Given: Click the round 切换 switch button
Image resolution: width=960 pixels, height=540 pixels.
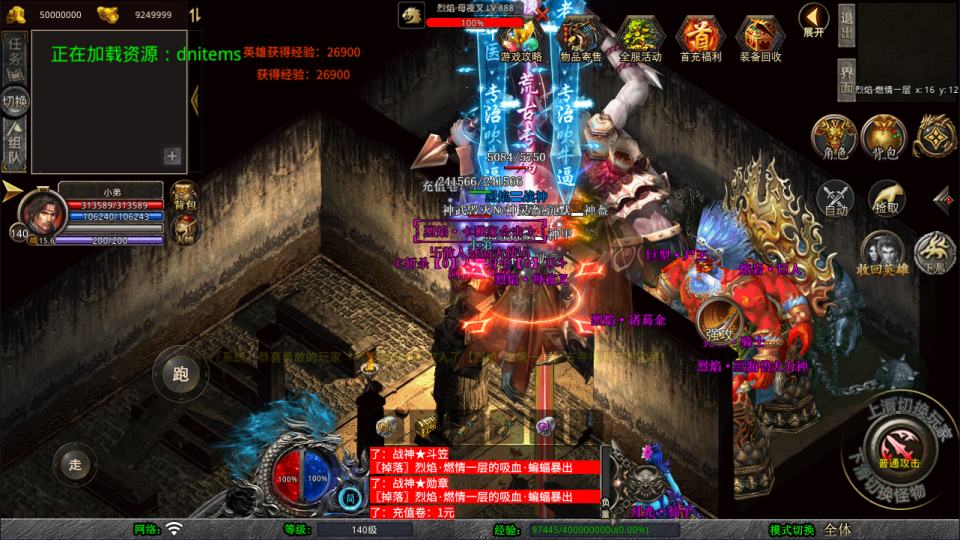Looking at the screenshot, I should point(15,101).
